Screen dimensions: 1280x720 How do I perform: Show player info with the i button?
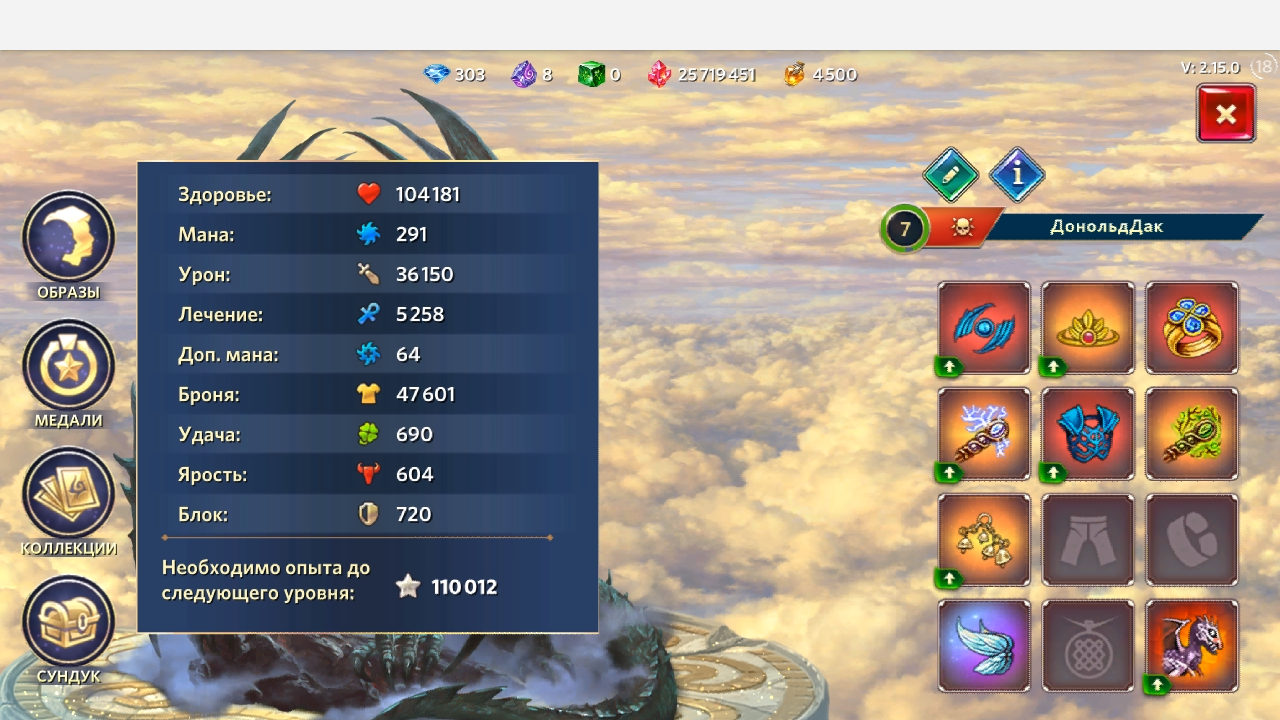coord(1017,175)
